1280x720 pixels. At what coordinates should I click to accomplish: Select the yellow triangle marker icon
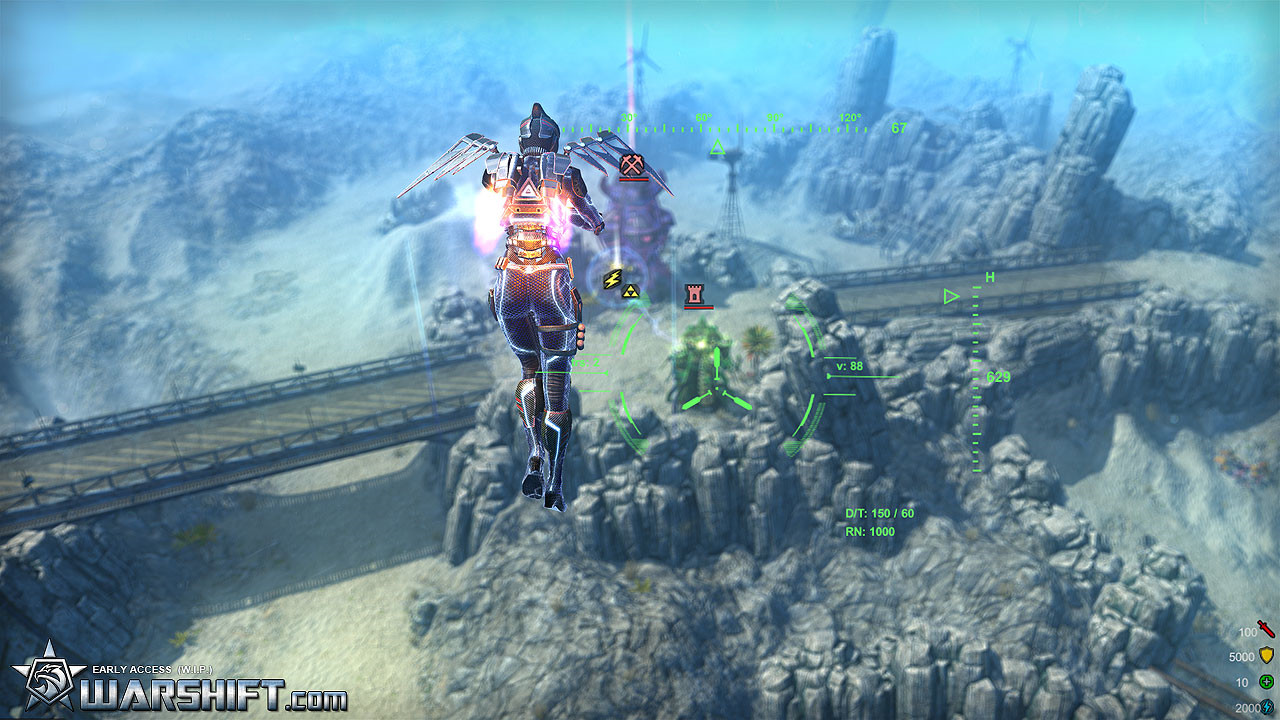632,291
